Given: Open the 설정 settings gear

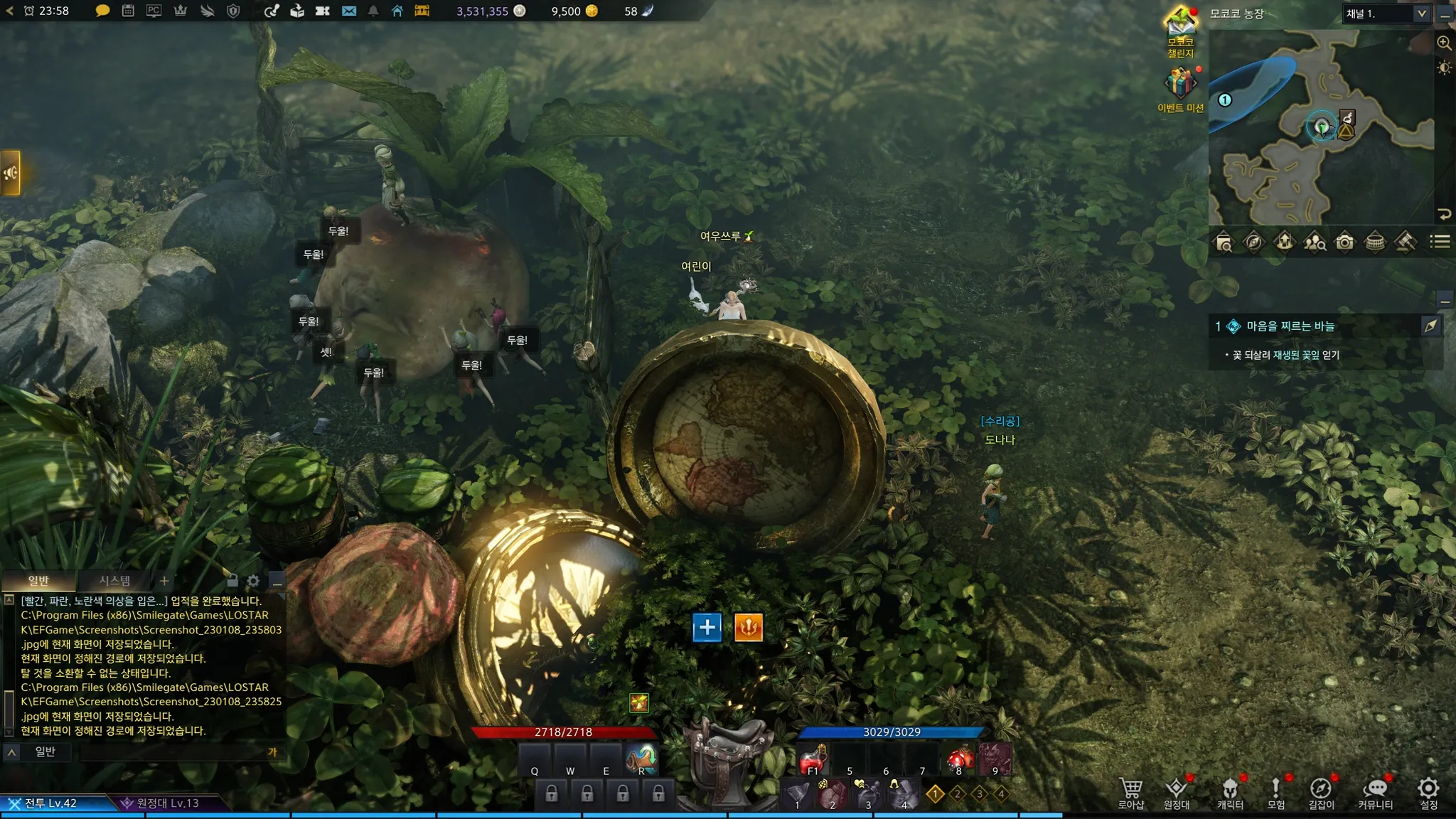Looking at the screenshot, I should [x=1428, y=793].
